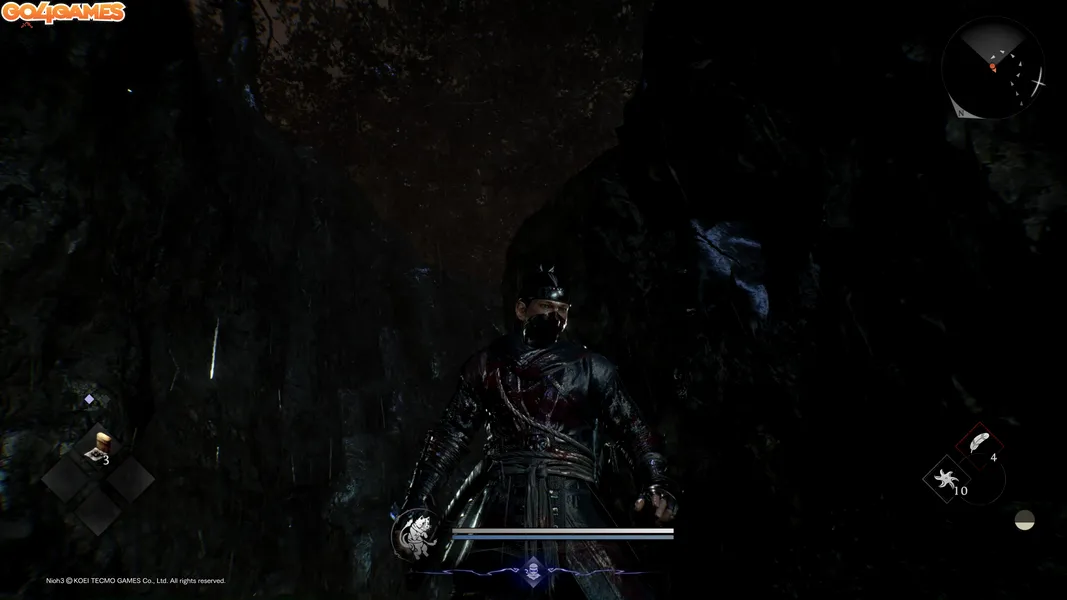Click the circular minimap
The height and width of the screenshot is (600, 1067).
(x=992, y=67)
